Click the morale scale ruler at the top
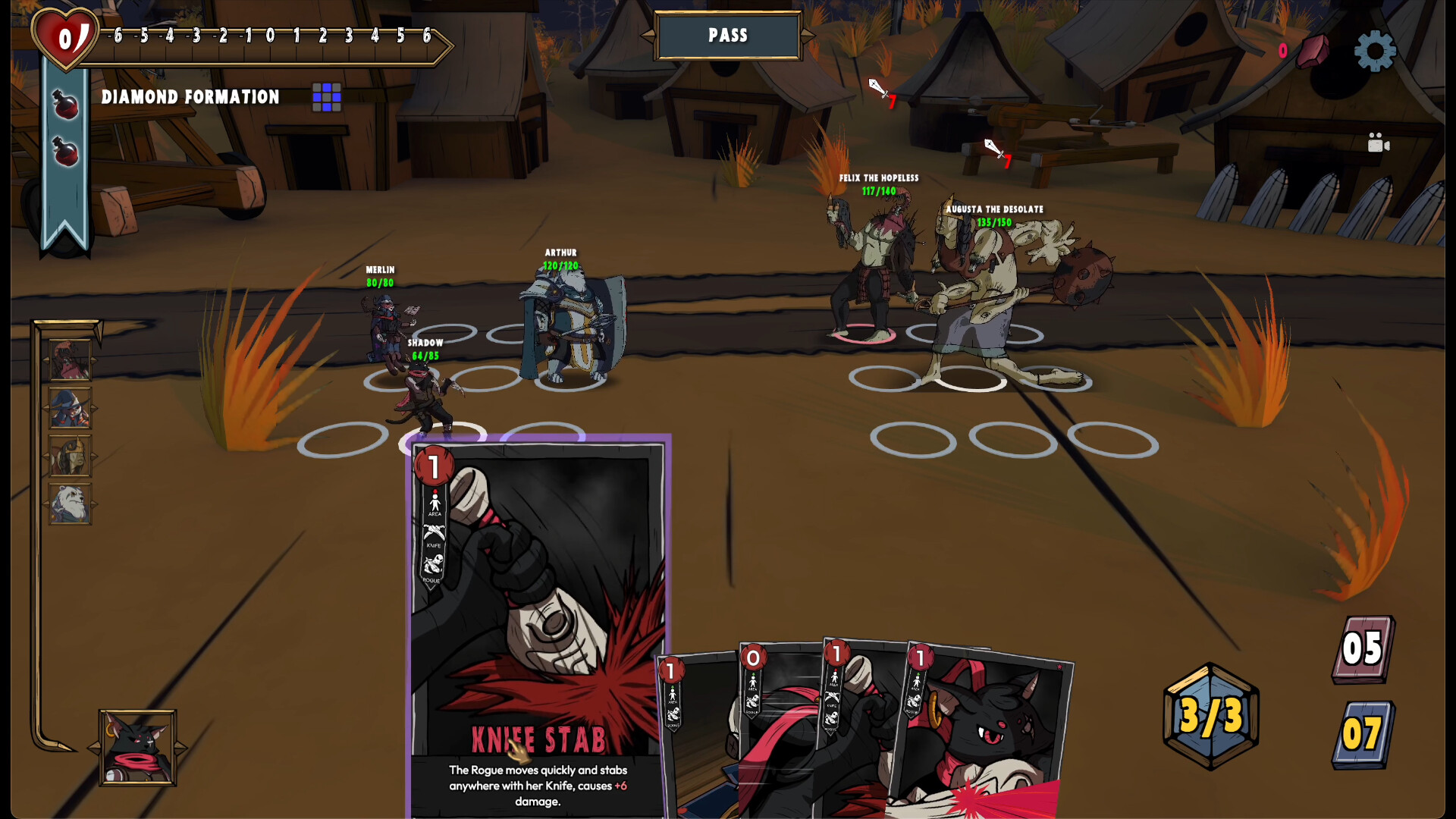Screen dimensions: 1456x819 273,35
